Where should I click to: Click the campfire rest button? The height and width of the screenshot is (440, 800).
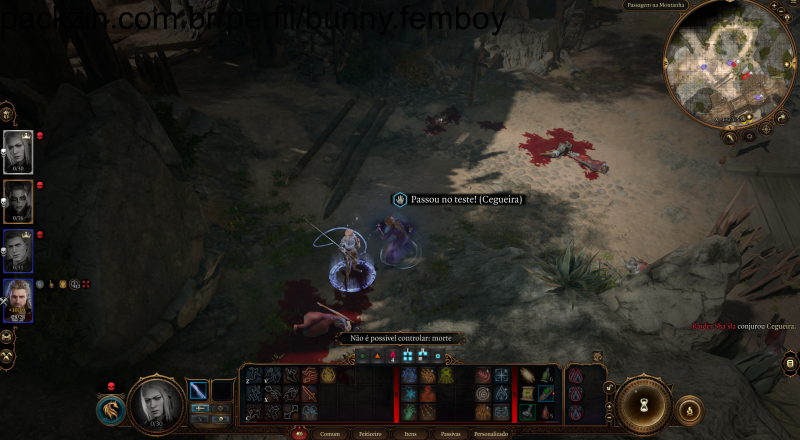click(x=689, y=409)
